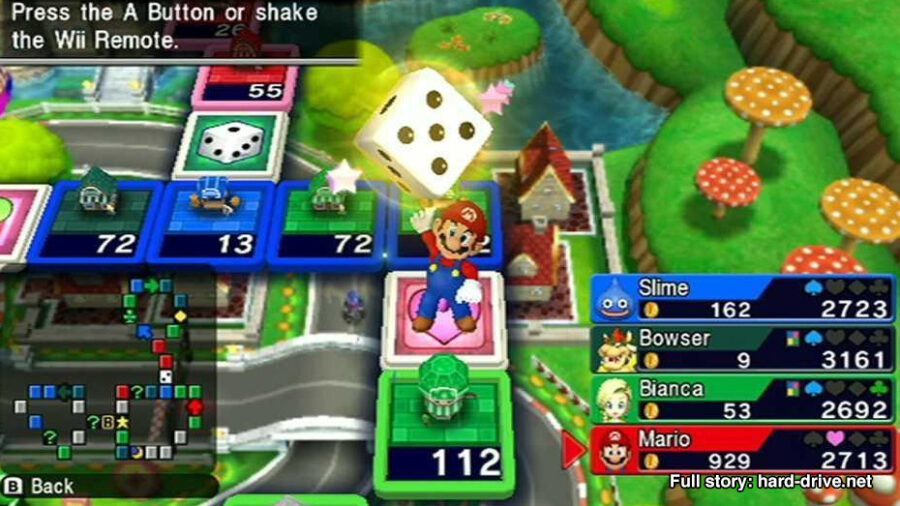The height and width of the screenshot is (506, 900).
Task: Select the white dice square on the board
Action: (230, 143)
